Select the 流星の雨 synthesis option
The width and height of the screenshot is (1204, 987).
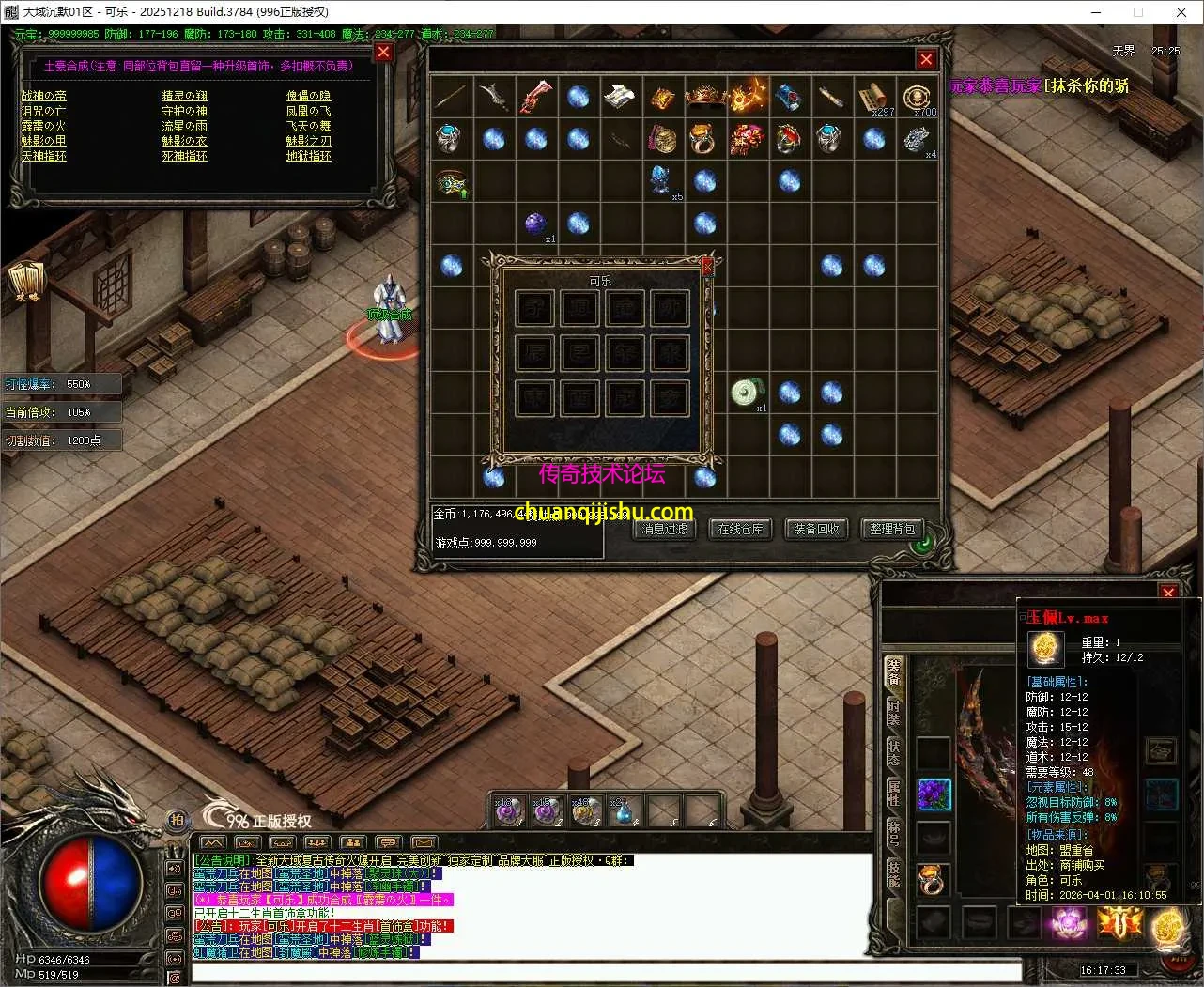point(184,126)
